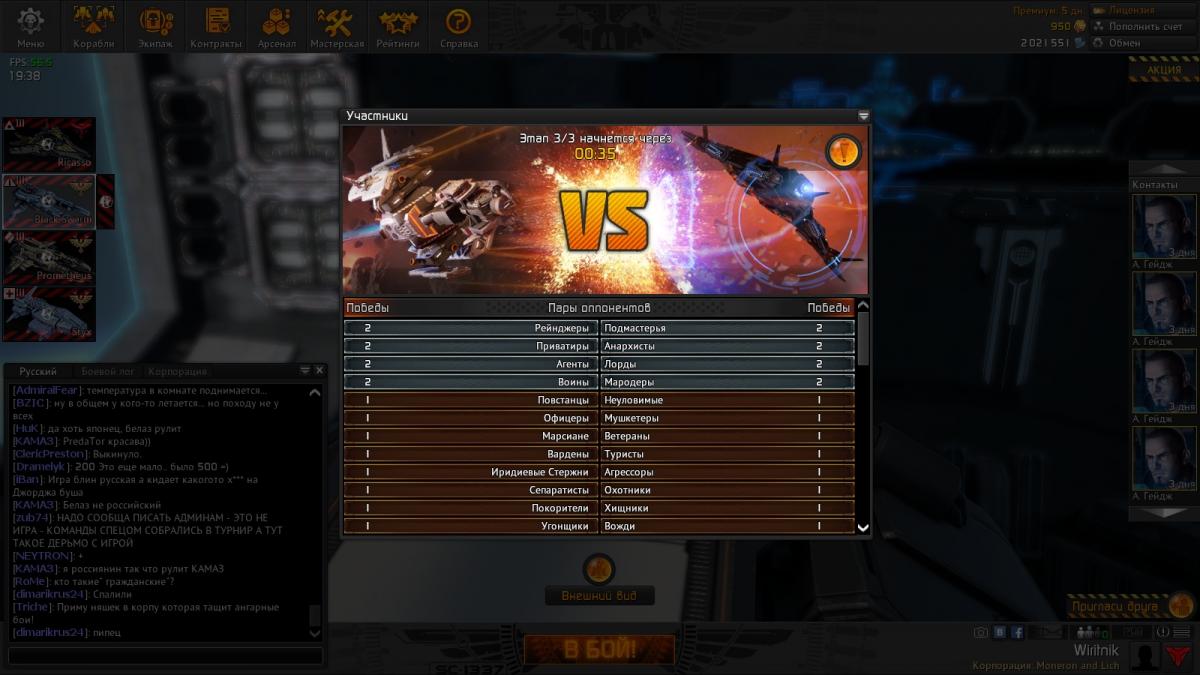View the Рейтинги ratings

click(x=397, y=27)
